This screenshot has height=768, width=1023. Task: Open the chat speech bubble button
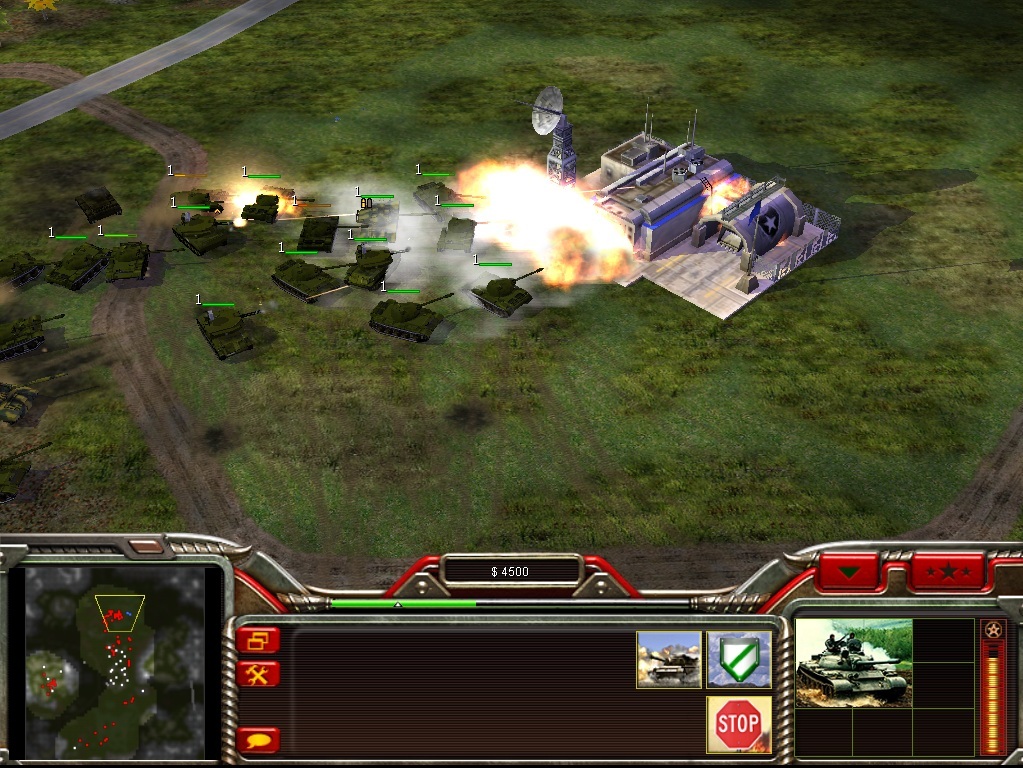tap(259, 741)
